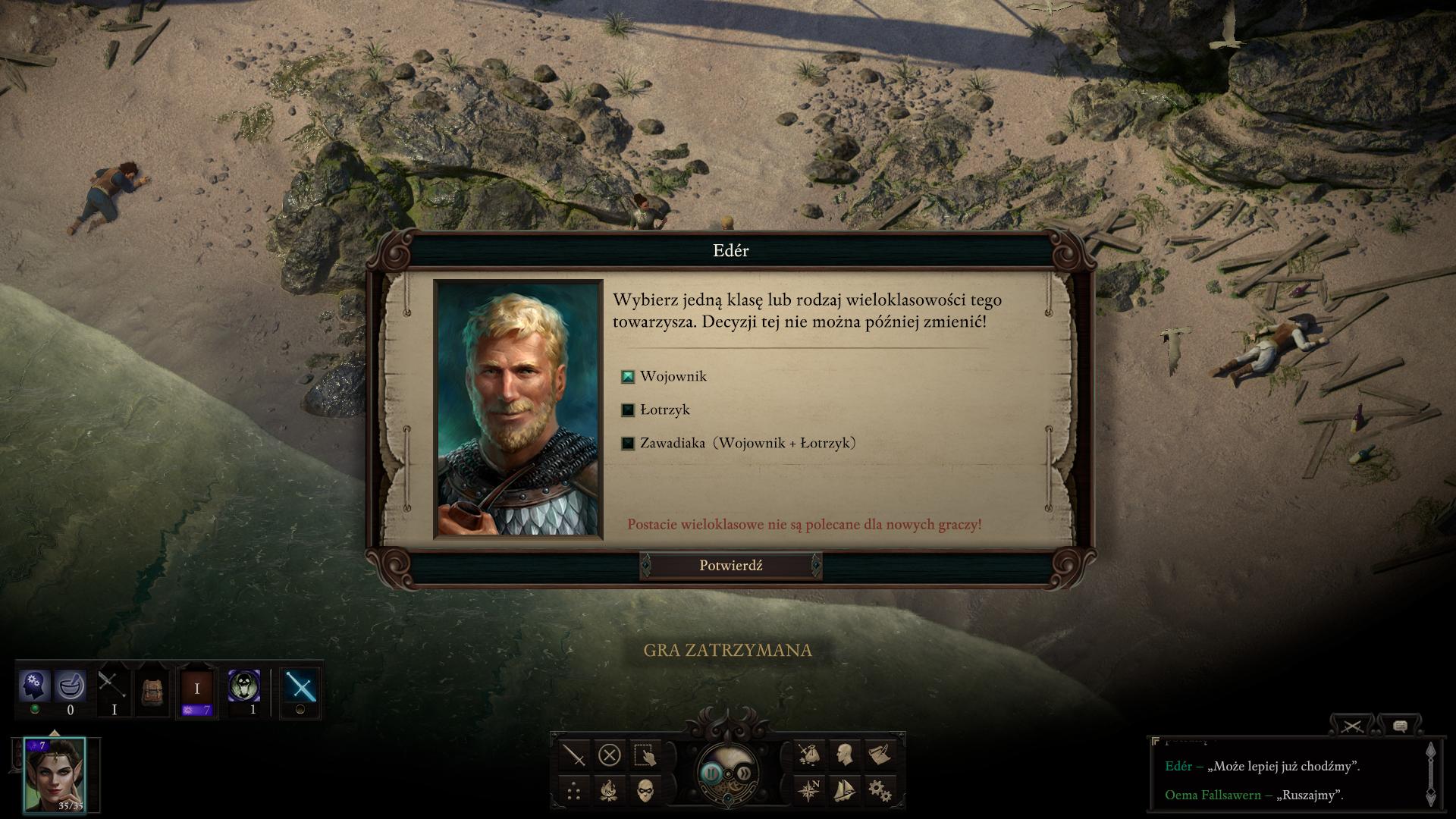Open the backpack quick items slot
Viewport: 1456px width, 819px height.
pos(152,690)
